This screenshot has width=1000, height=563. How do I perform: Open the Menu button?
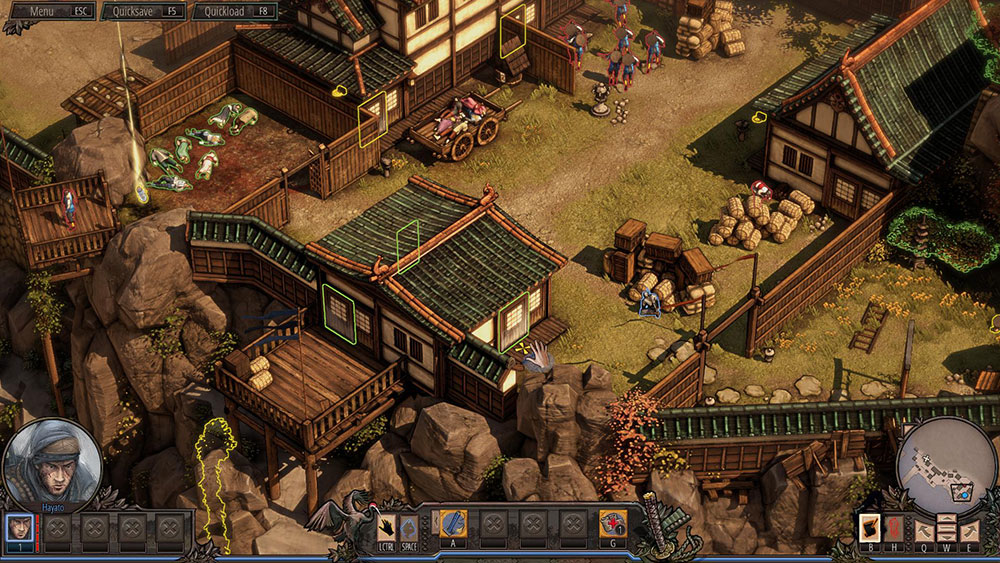tap(53, 11)
